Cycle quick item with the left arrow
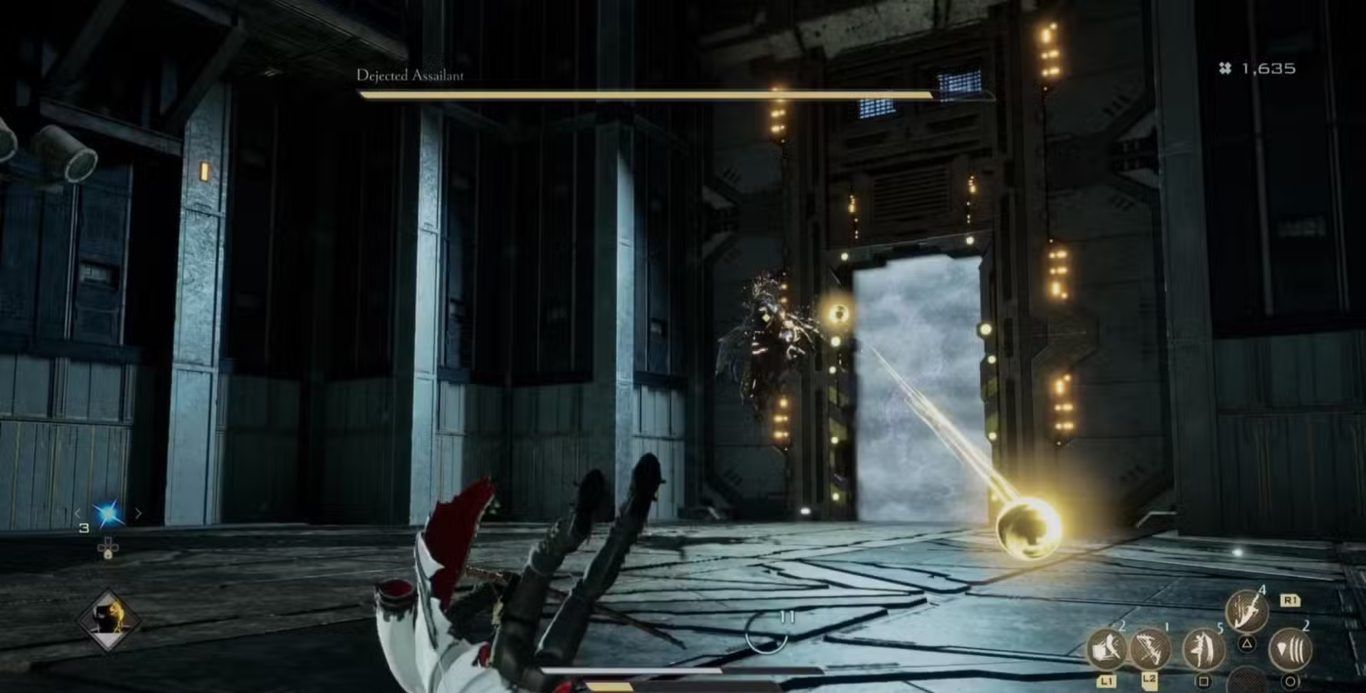Viewport: 1366px width, 693px height. click(x=79, y=514)
